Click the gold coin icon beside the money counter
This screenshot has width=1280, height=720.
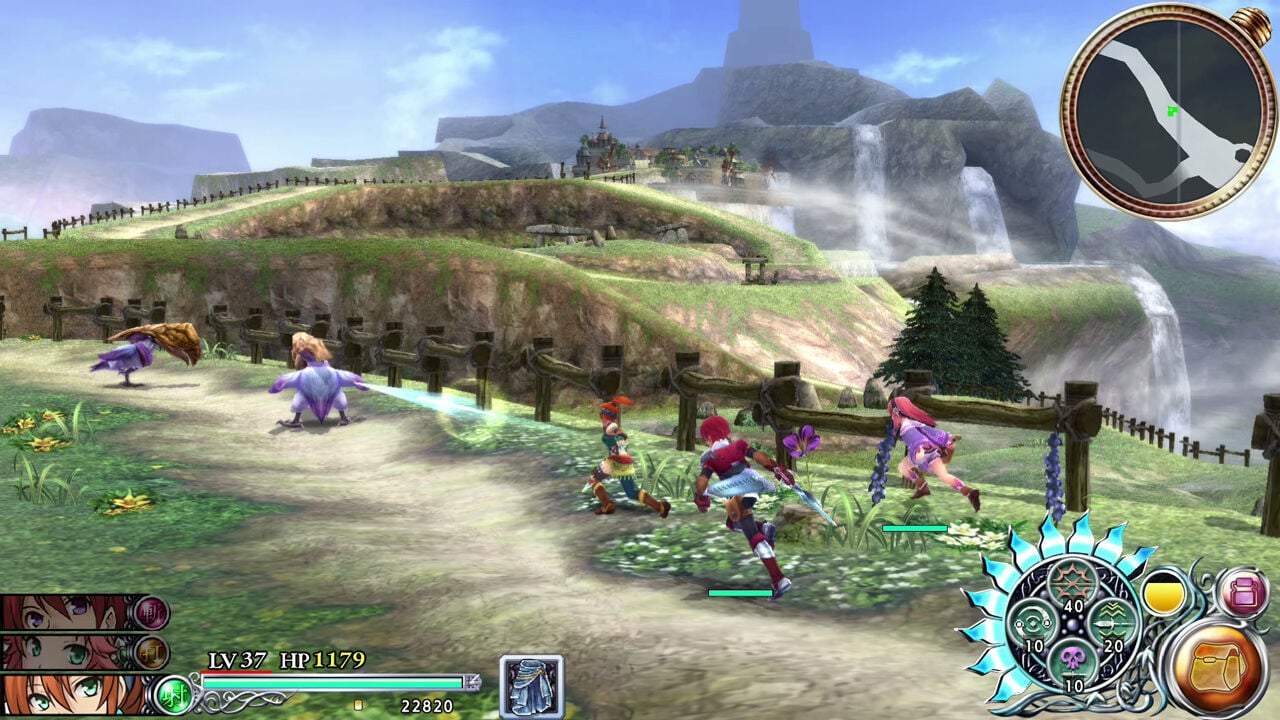coord(357,705)
